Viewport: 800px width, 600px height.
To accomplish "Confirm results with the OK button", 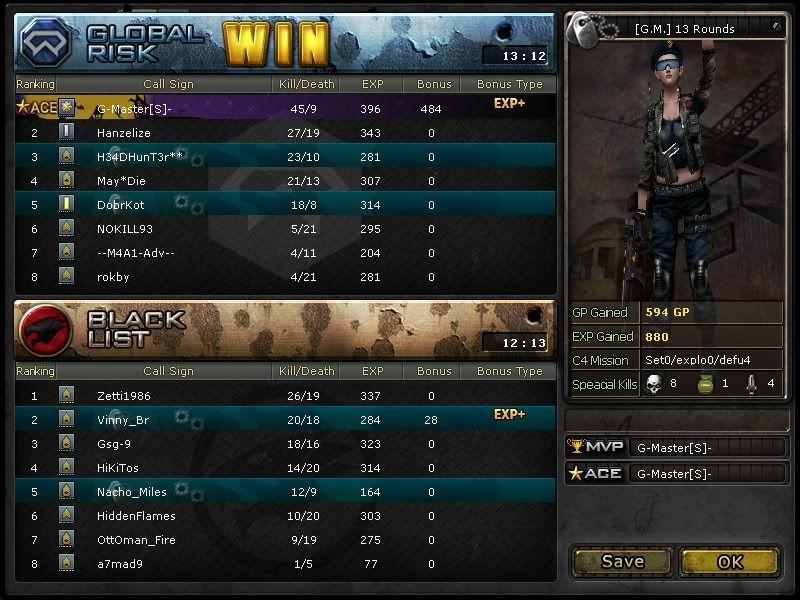I will [x=730, y=561].
